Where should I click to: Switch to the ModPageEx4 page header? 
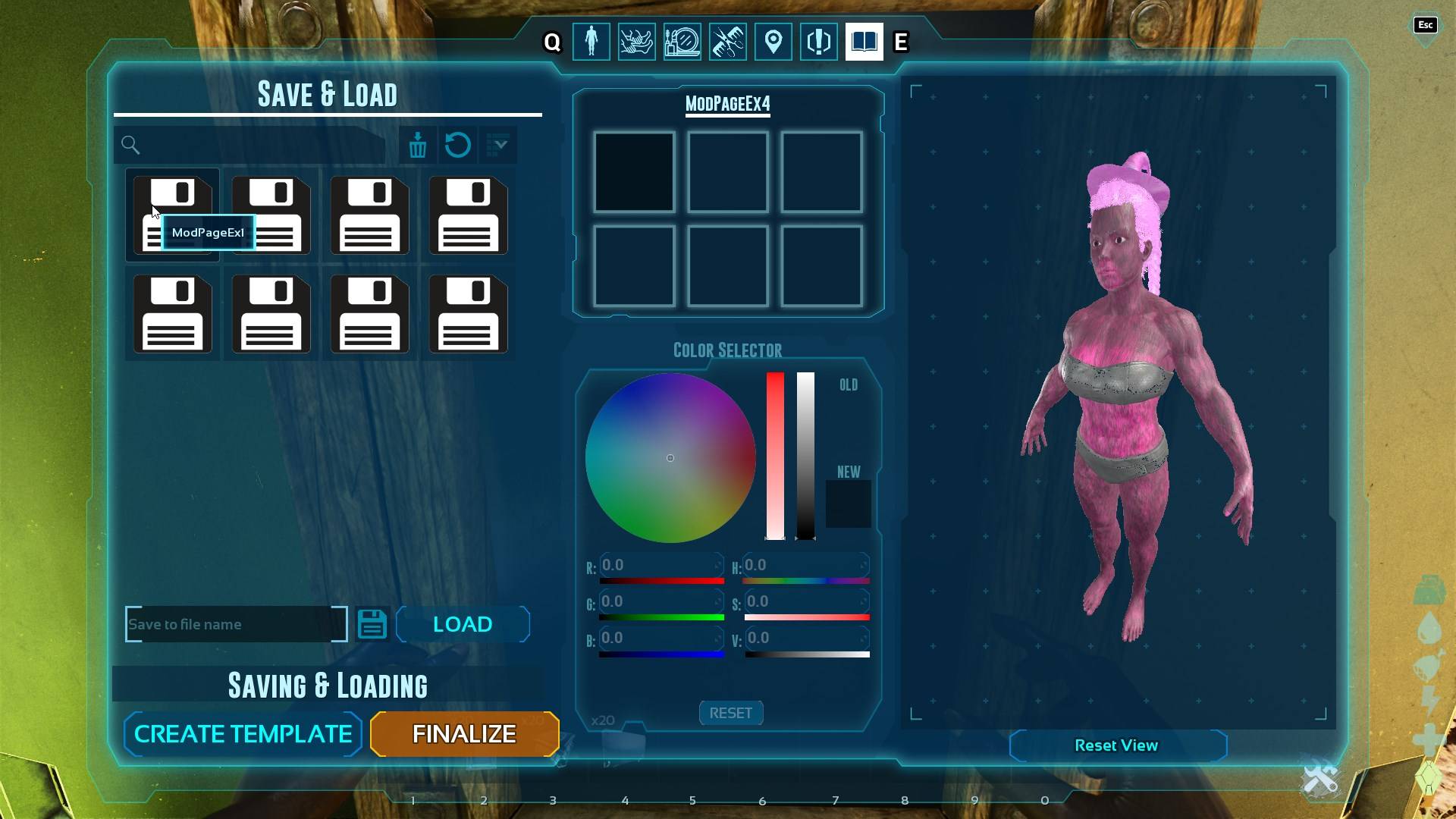click(726, 105)
